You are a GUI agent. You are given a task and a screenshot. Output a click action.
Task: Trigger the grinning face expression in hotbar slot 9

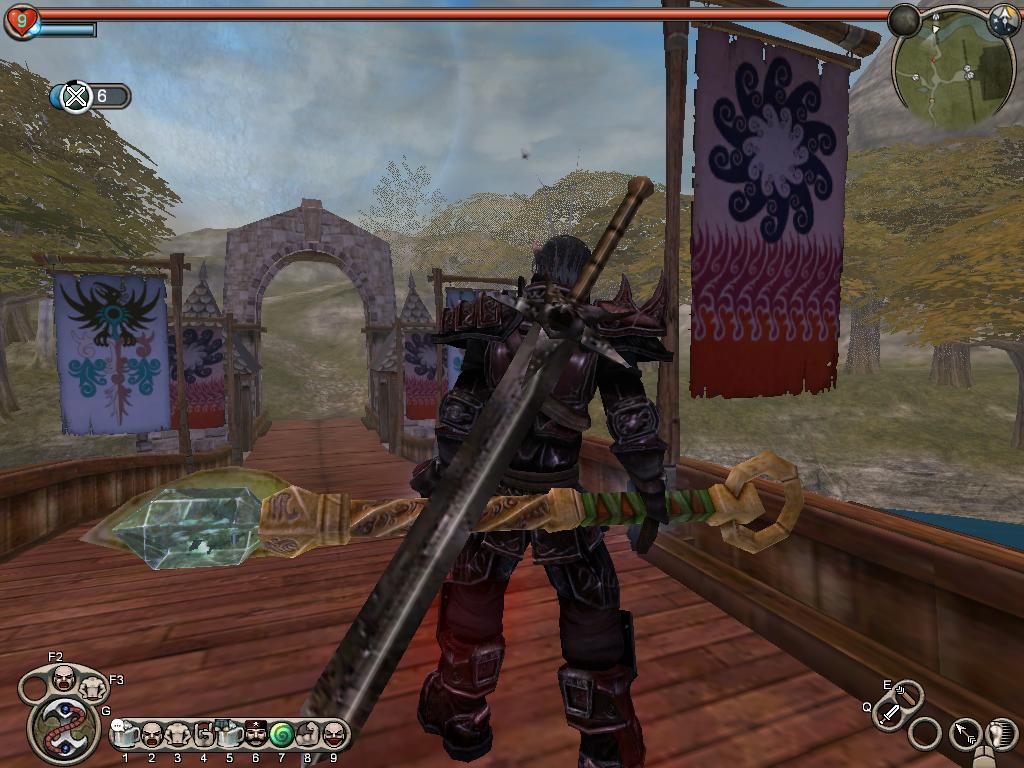pos(333,735)
